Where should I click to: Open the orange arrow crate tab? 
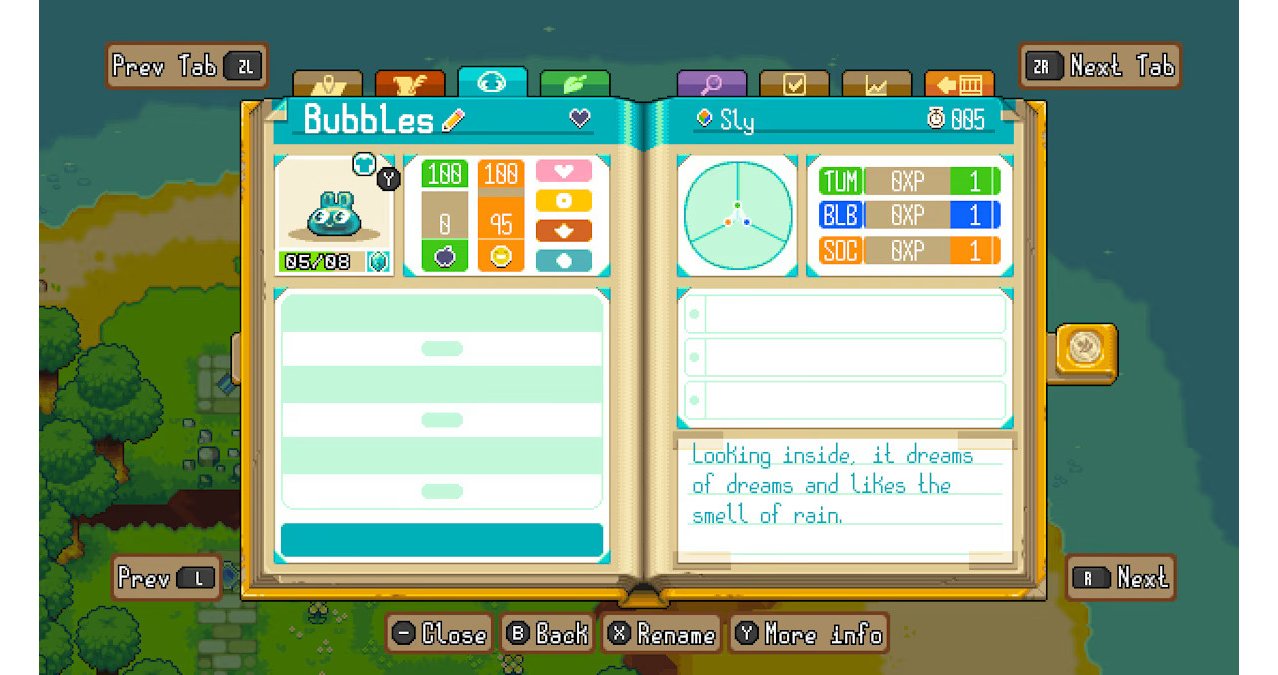(958, 84)
